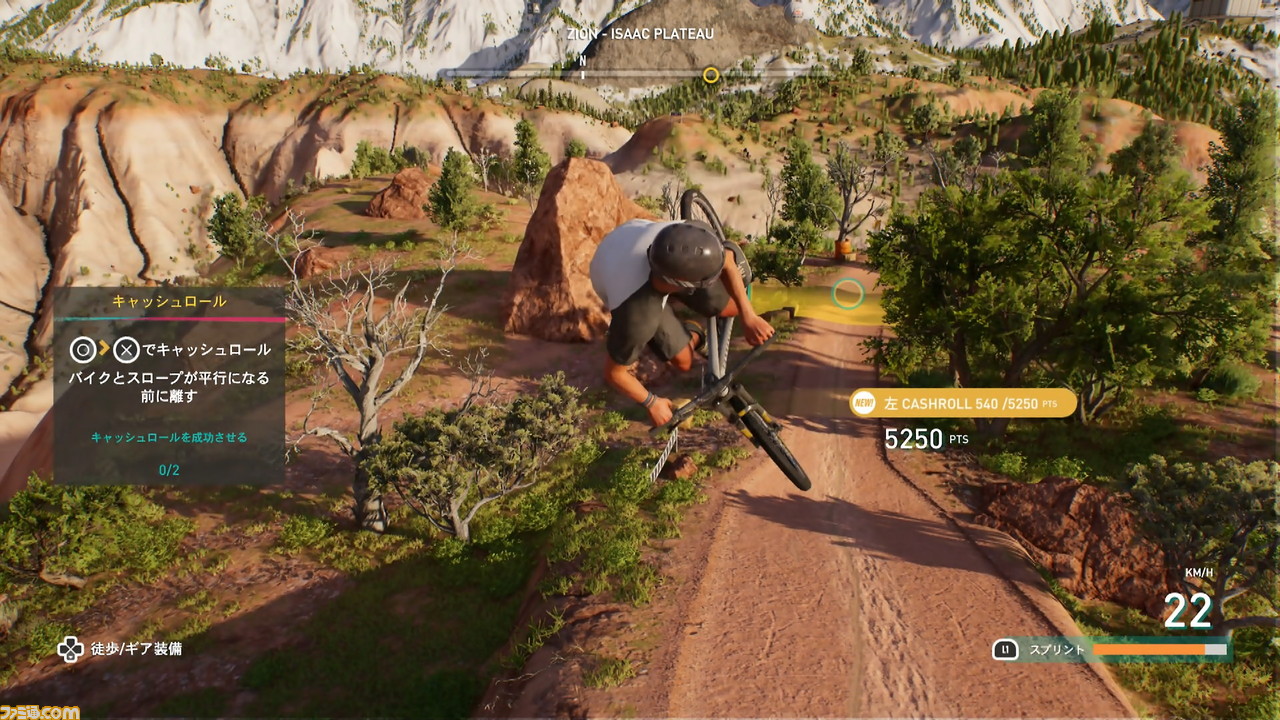1280x720 pixels.
Task: Click the yellow objective marker on the compass
Action: 711,75
